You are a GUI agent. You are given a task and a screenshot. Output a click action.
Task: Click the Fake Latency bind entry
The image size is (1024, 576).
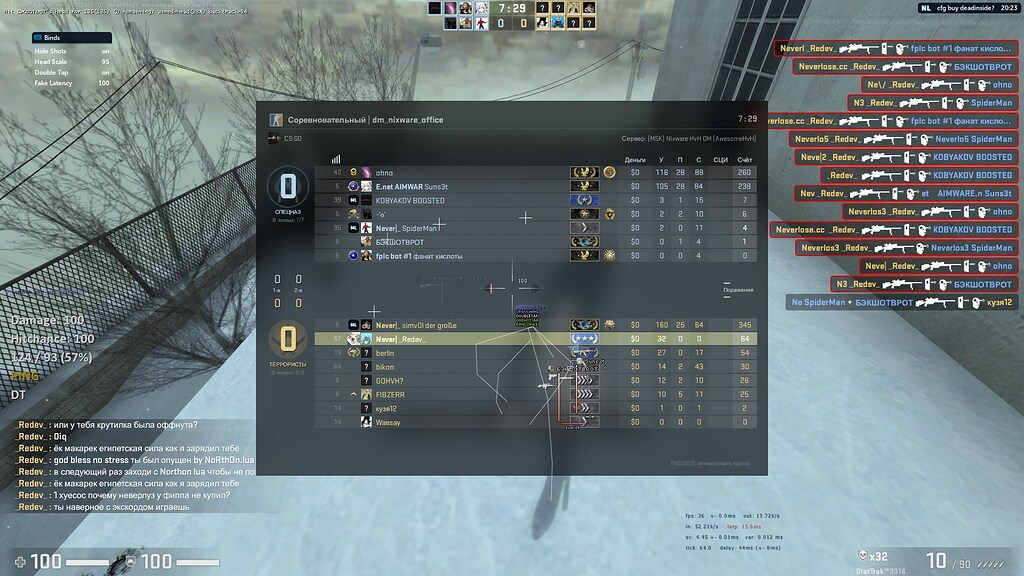click(x=71, y=83)
